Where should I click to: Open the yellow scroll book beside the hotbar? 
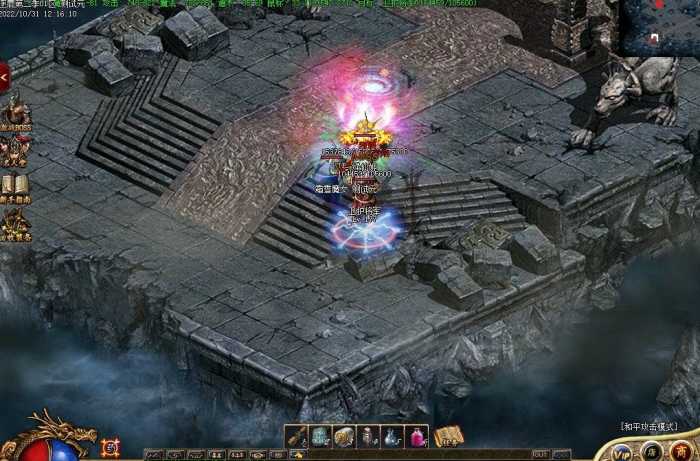(448, 437)
